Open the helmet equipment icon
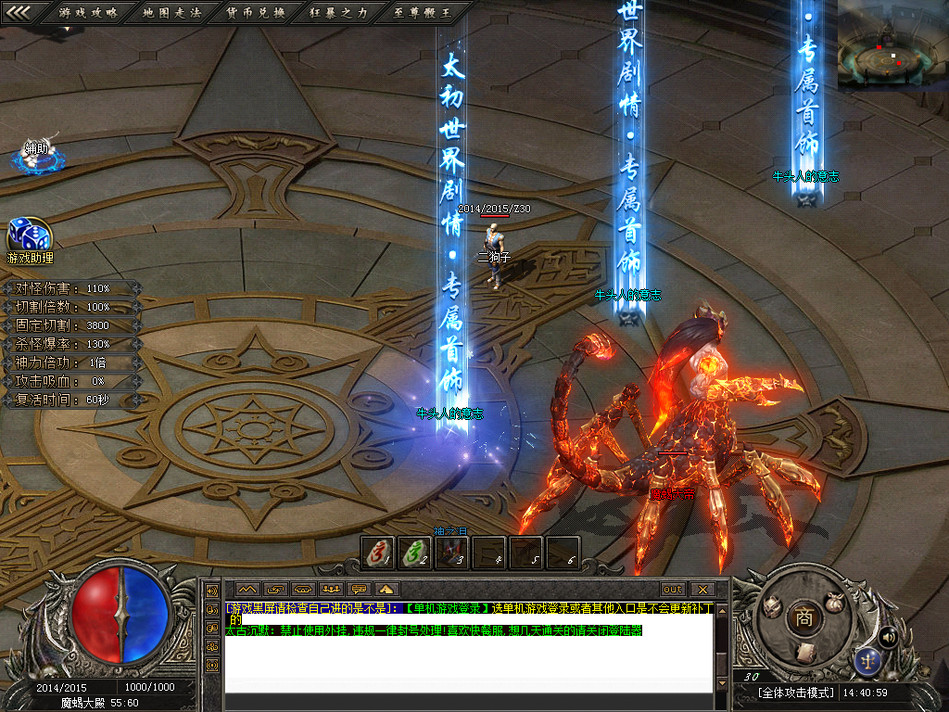 coord(771,605)
